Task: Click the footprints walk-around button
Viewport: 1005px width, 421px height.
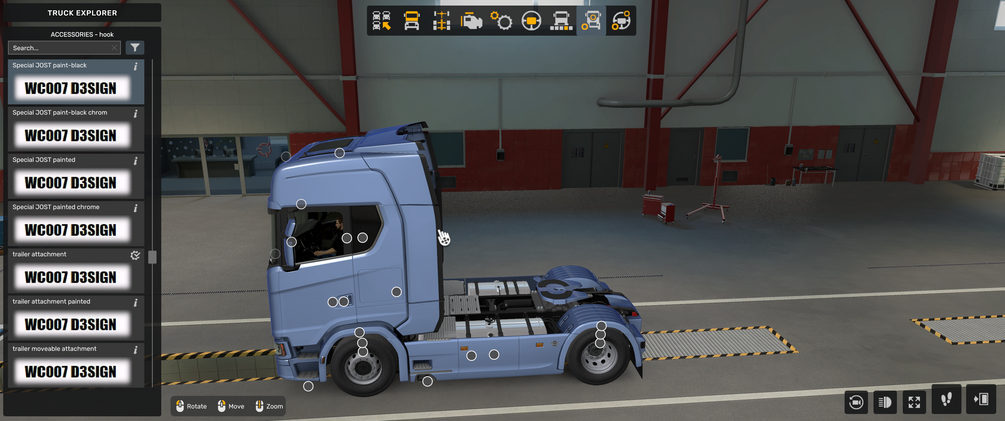Action: tap(946, 399)
